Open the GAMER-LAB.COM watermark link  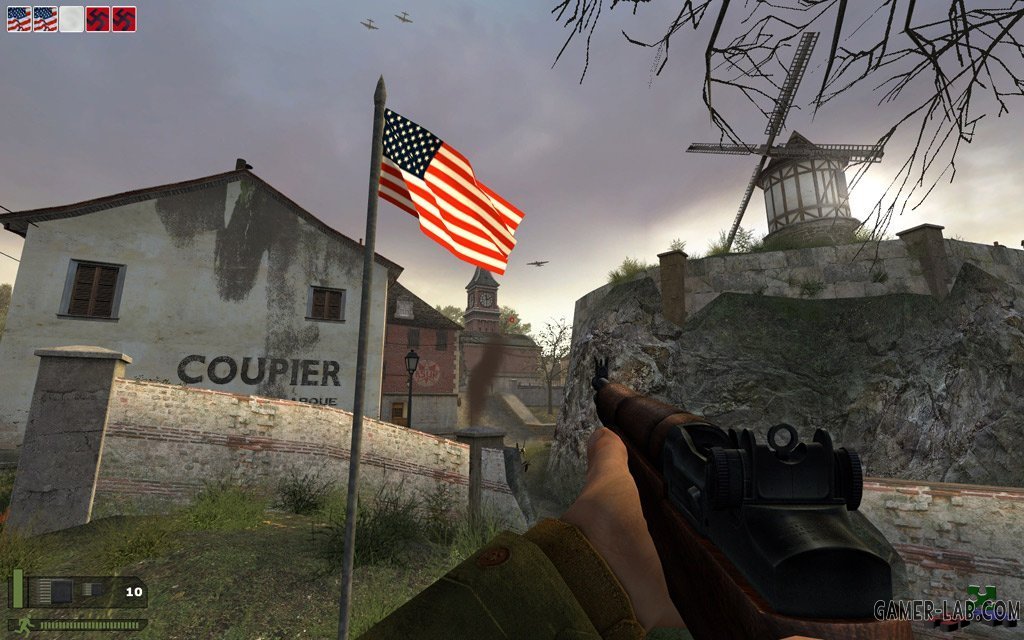coord(945,609)
